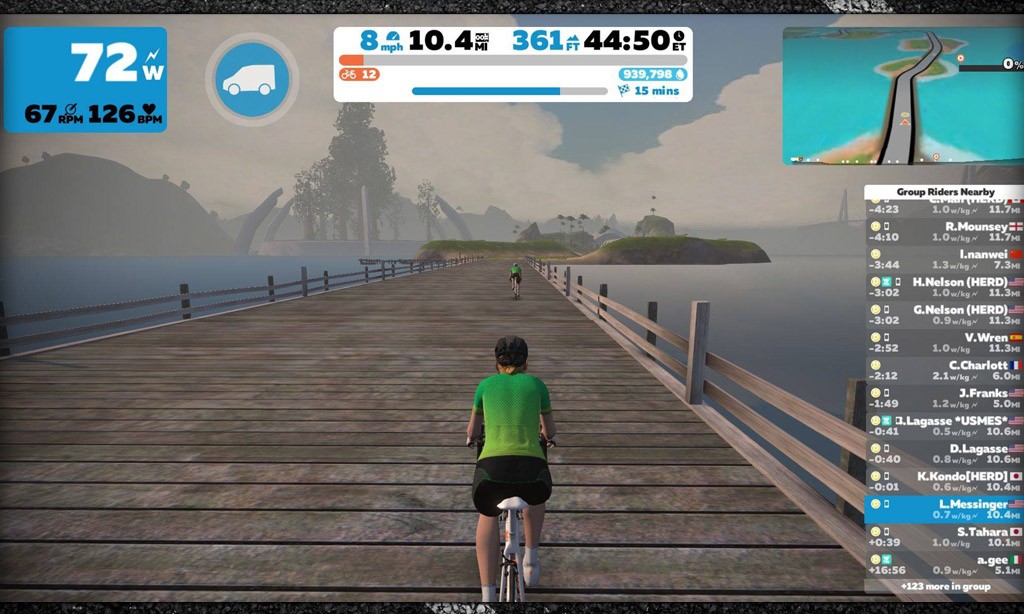
Task: Click rider J.Franks in the list
Action: pyautogui.click(x=944, y=399)
